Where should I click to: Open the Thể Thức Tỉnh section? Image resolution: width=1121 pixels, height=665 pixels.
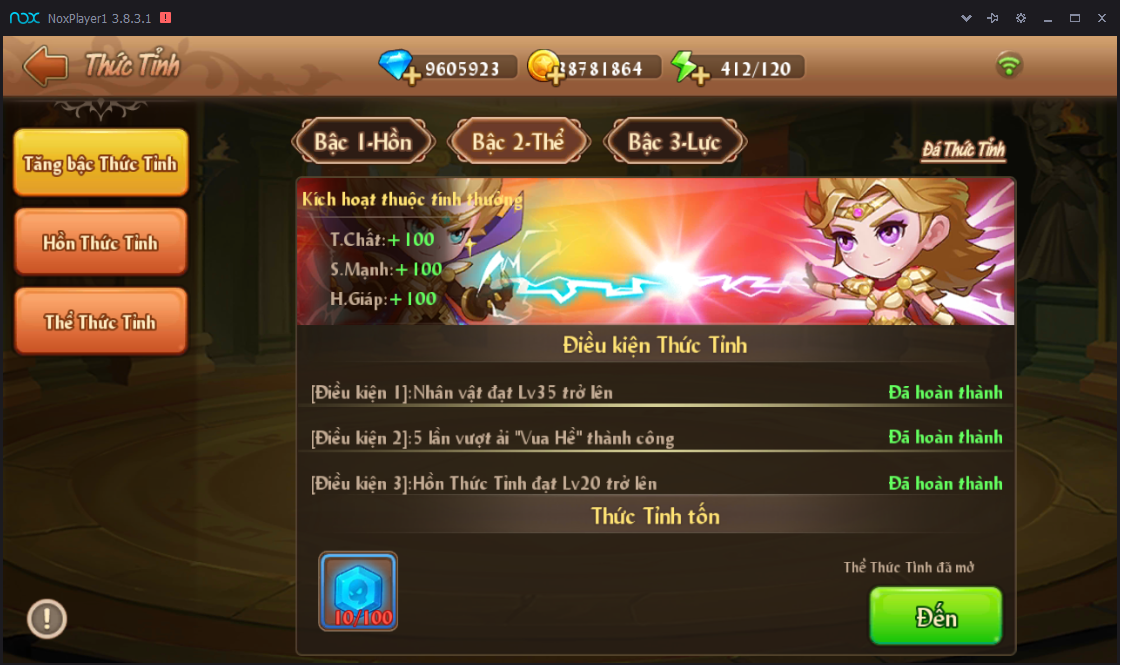coord(100,322)
